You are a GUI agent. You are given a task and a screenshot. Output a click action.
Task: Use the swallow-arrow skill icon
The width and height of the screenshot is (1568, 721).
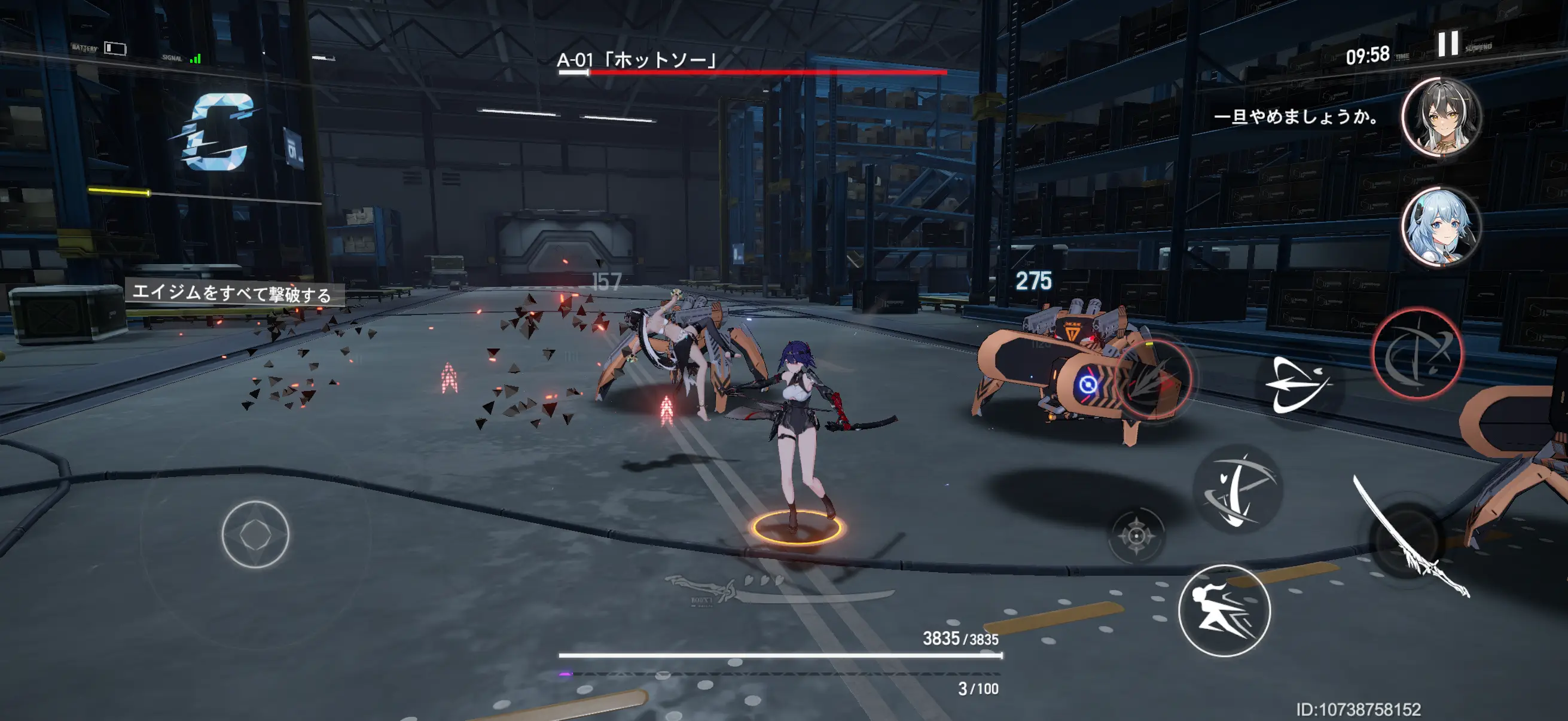point(1297,385)
